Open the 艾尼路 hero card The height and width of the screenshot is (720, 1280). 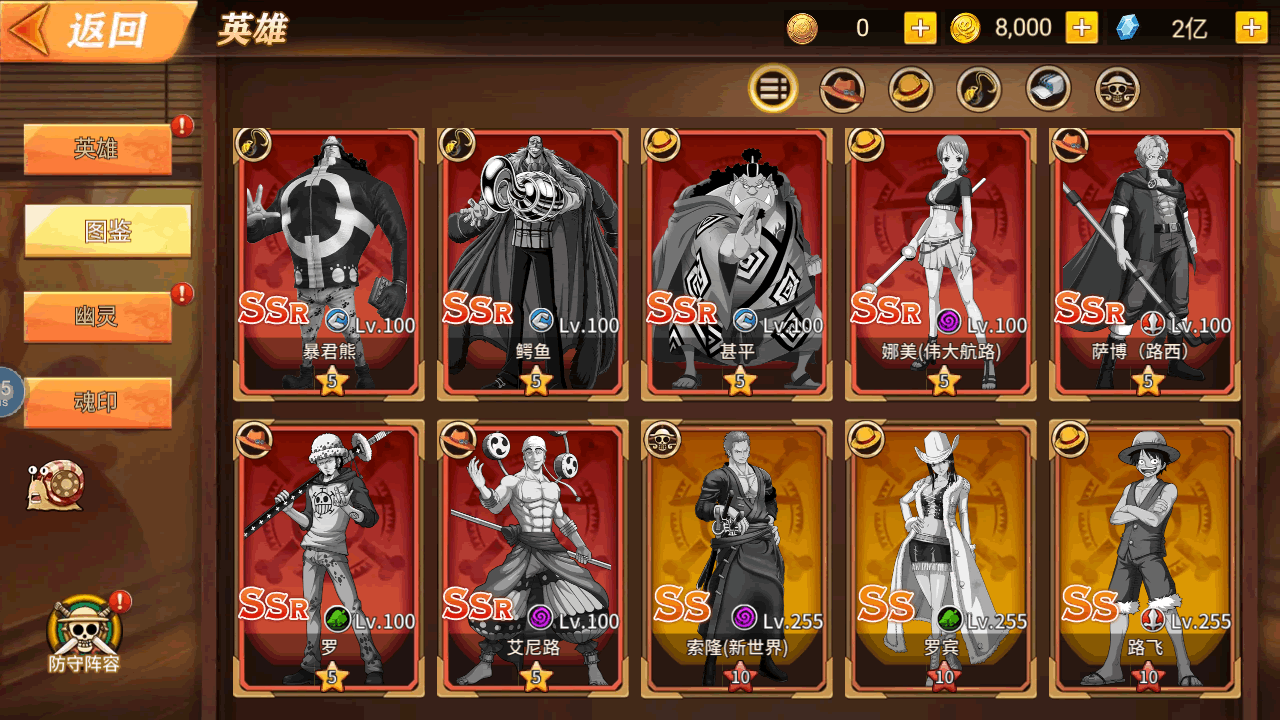[x=533, y=557]
